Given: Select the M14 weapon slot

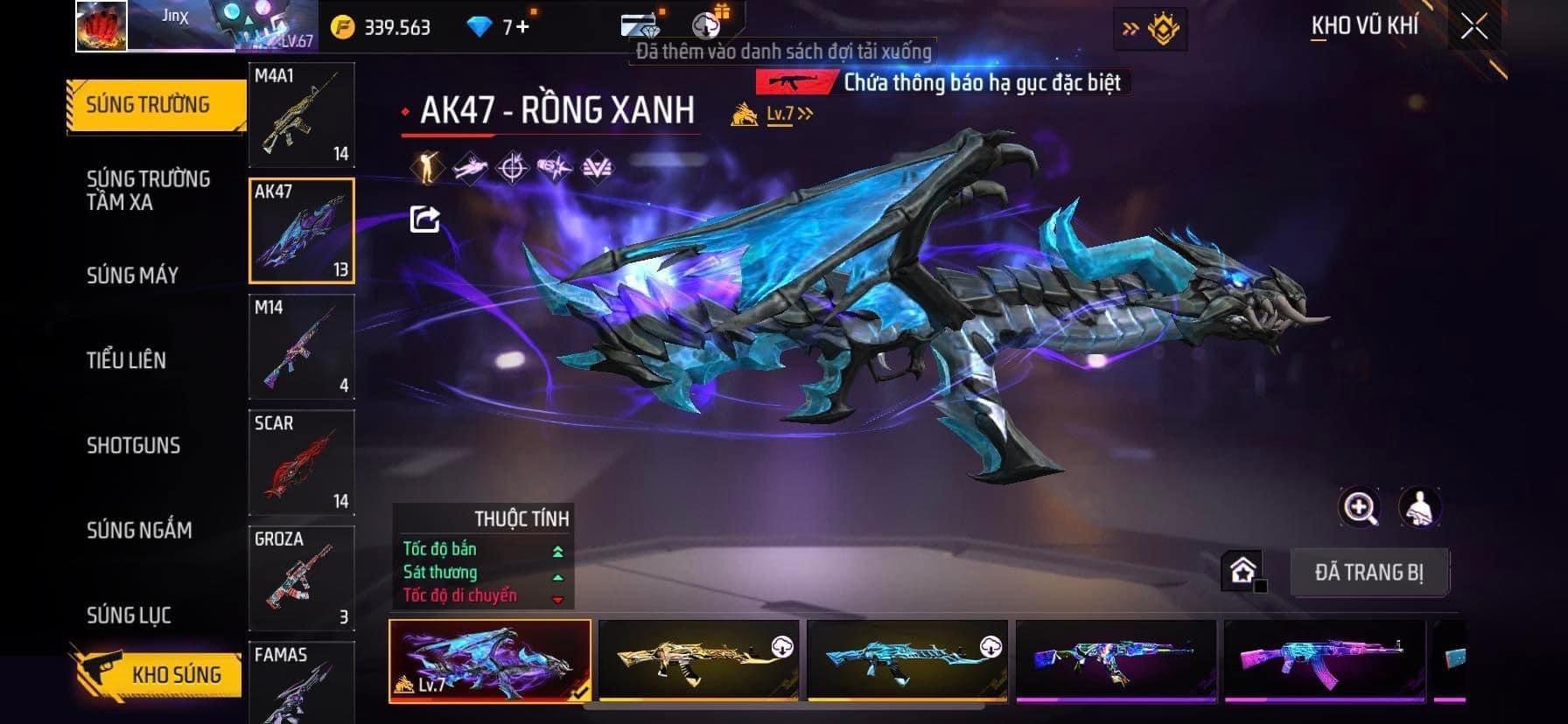Looking at the screenshot, I should pyautogui.click(x=302, y=347).
